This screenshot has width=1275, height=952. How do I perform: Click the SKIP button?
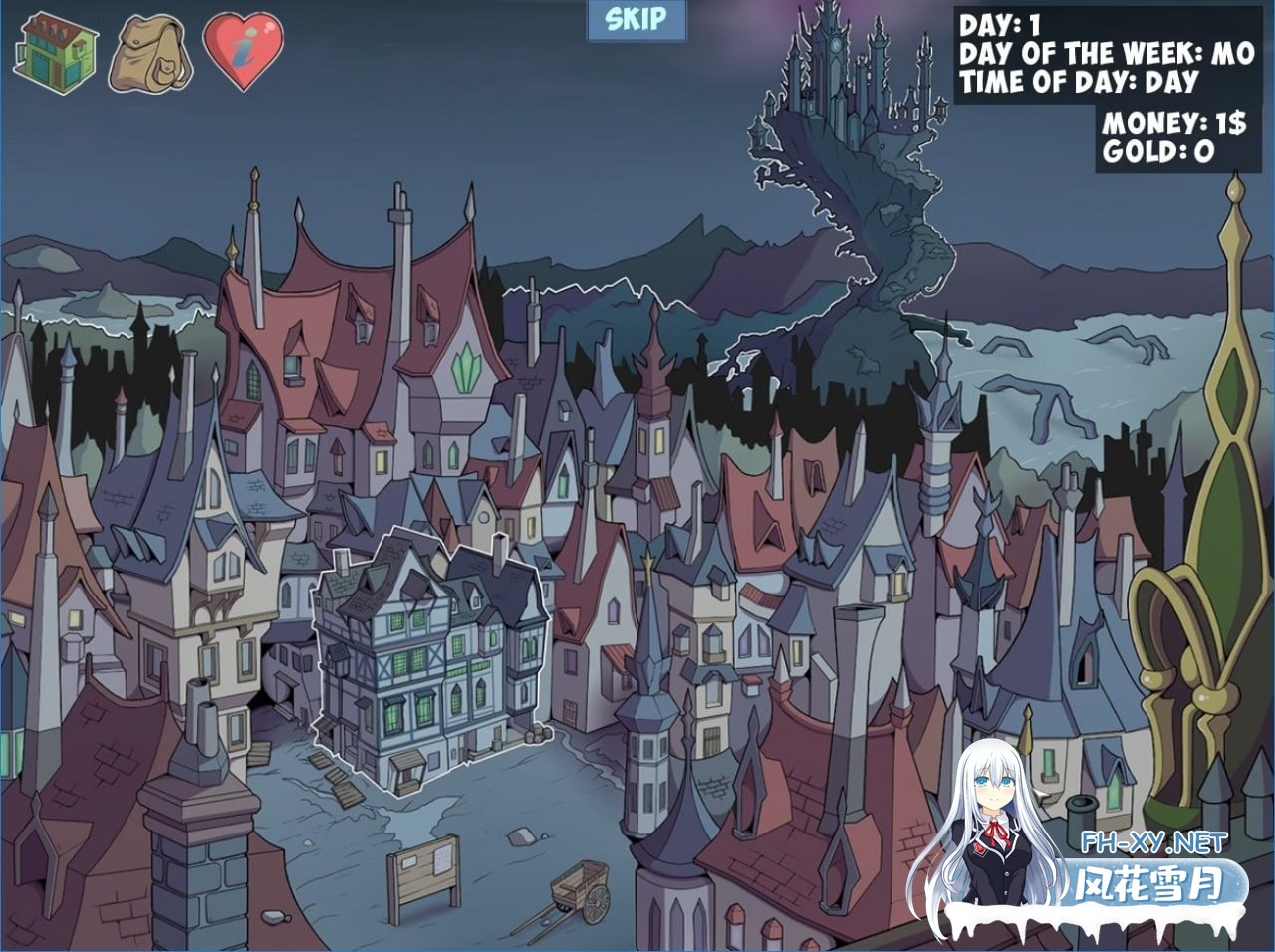[x=635, y=19]
